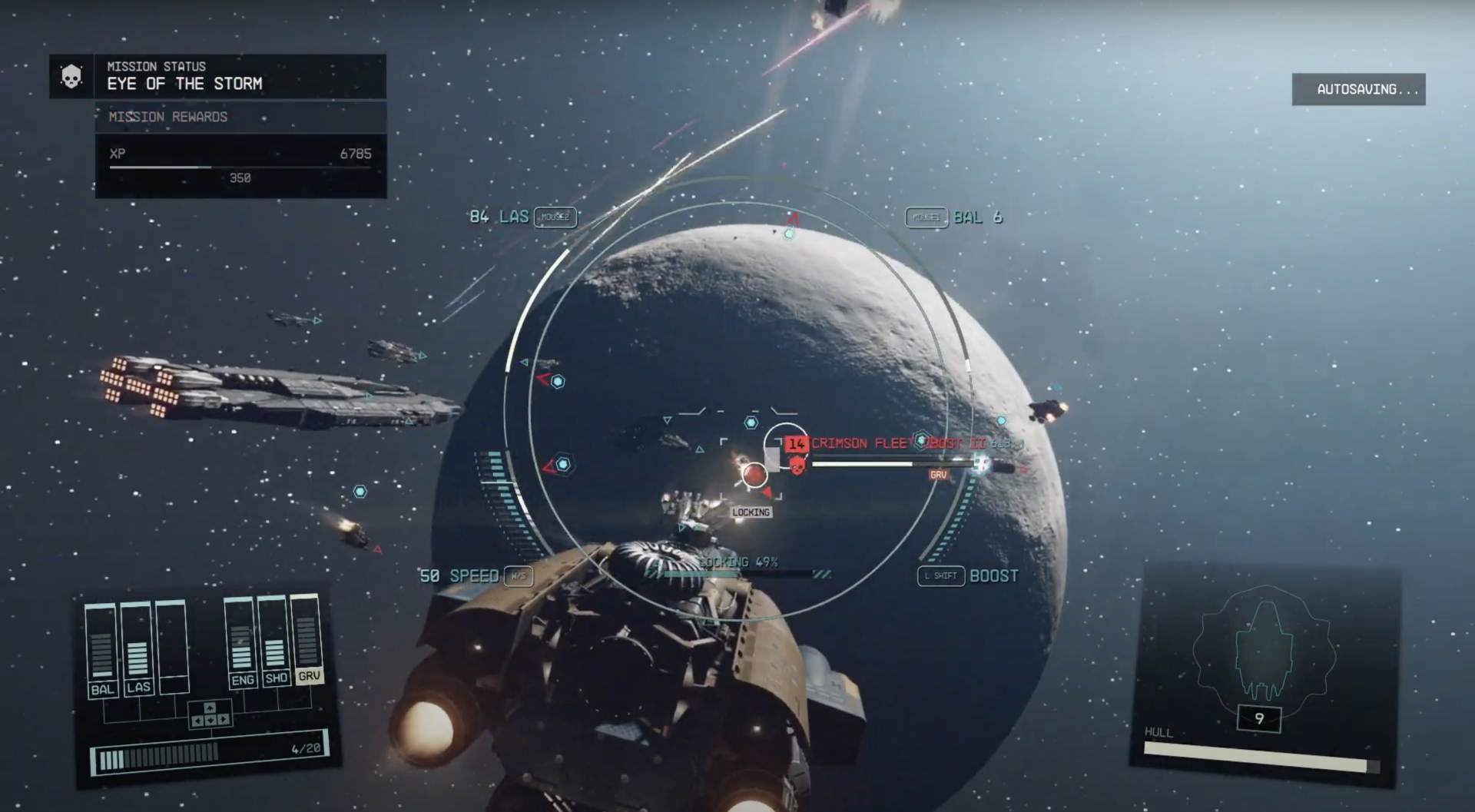
Task: Click the power allocation arrow pad icon
Action: coord(210,714)
